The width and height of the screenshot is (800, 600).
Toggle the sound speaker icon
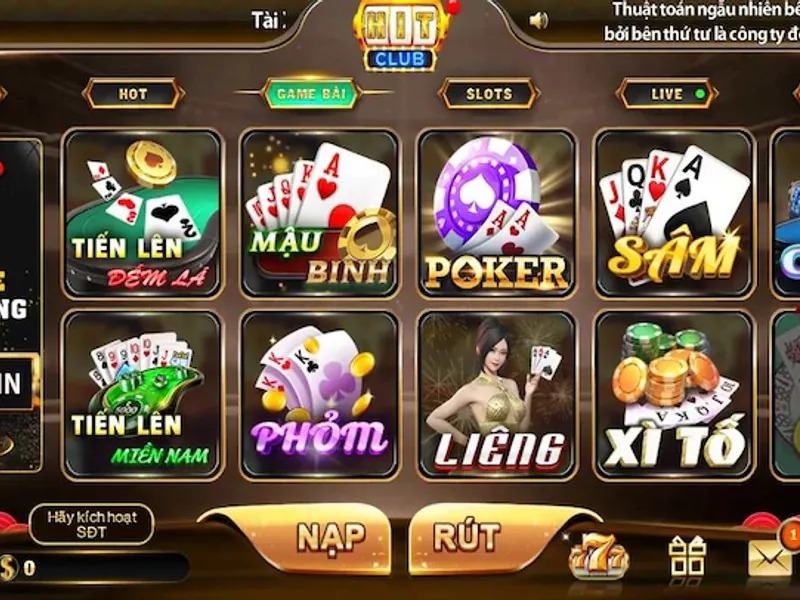539,20
